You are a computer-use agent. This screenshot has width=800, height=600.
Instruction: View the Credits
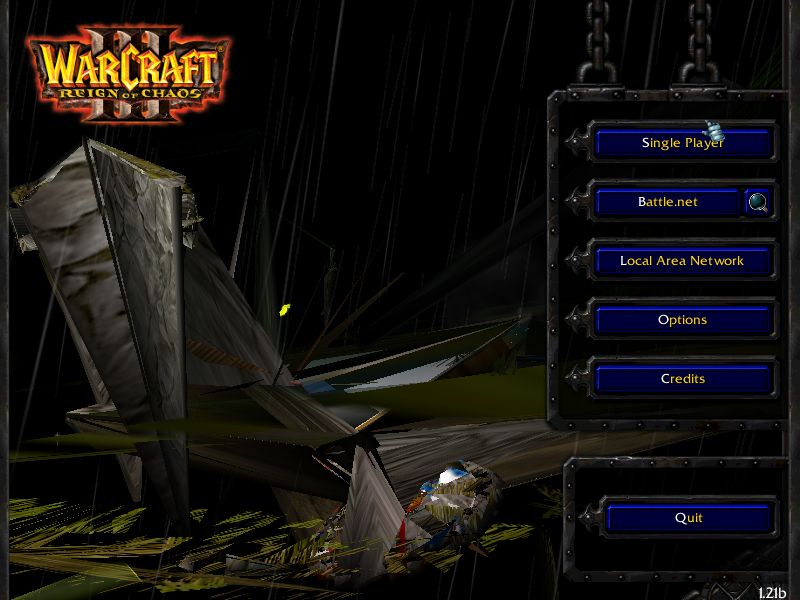[x=683, y=379]
